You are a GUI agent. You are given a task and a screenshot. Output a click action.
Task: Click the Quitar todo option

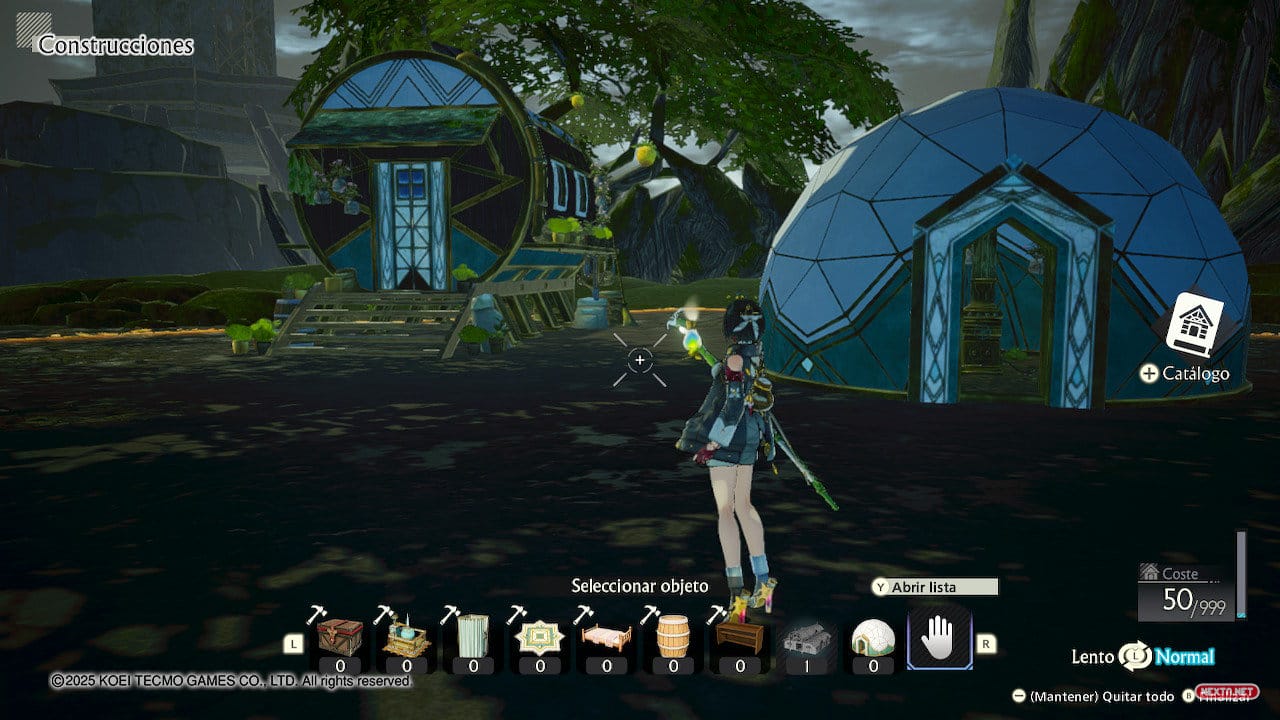pos(1100,696)
